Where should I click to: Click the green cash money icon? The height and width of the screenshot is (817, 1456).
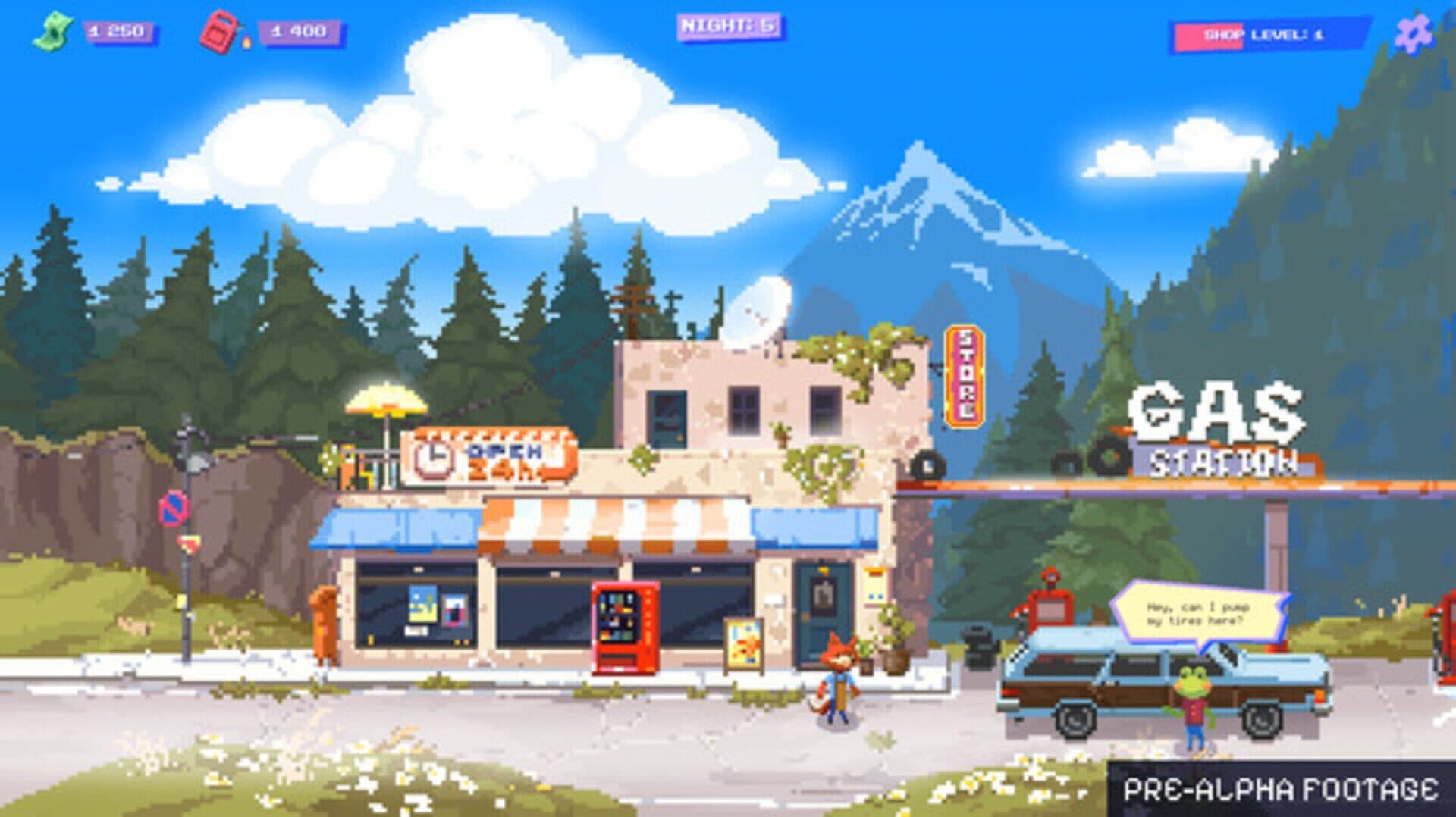(x=53, y=30)
